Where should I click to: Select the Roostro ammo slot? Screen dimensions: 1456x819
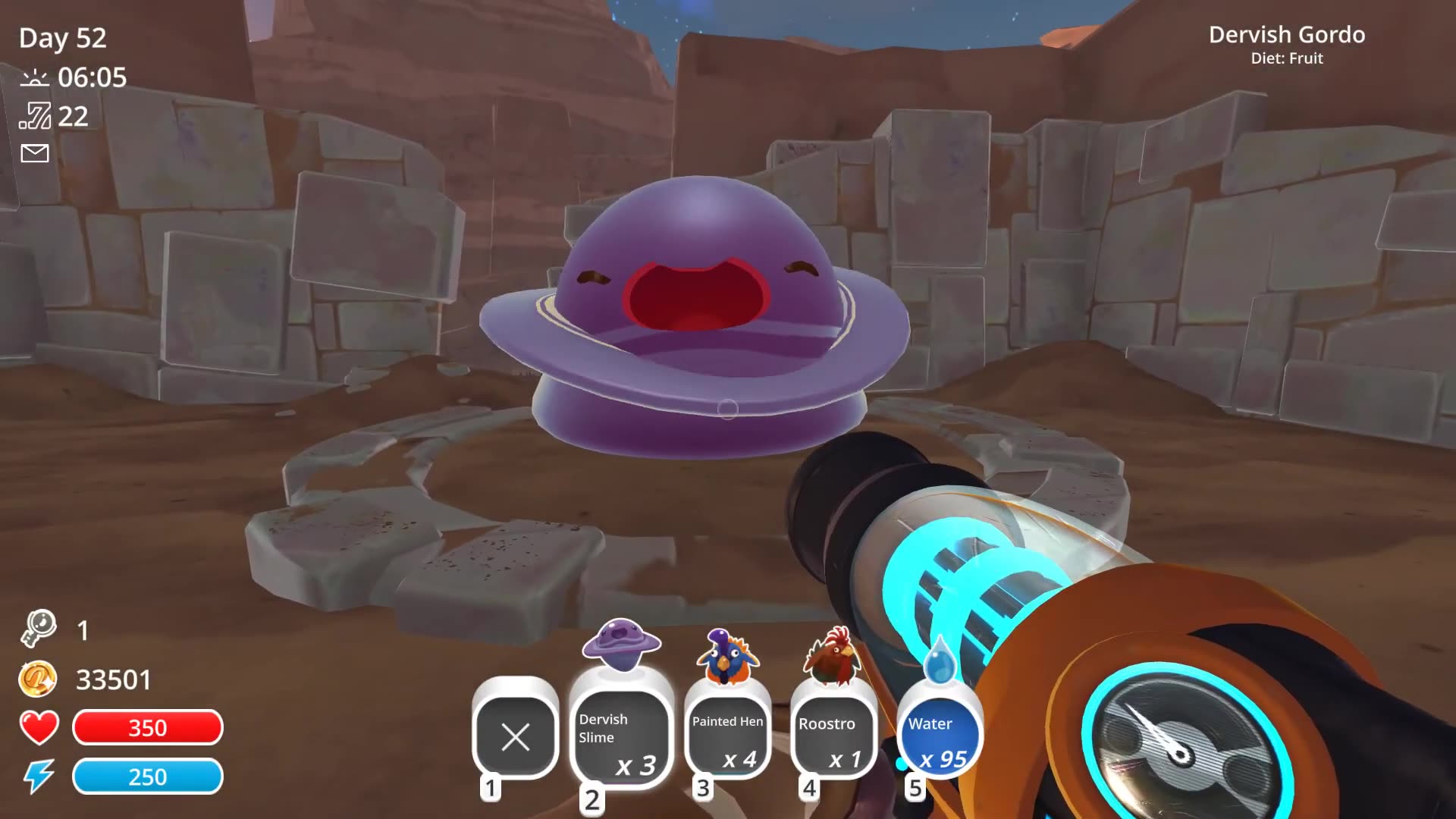tap(832, 736)
